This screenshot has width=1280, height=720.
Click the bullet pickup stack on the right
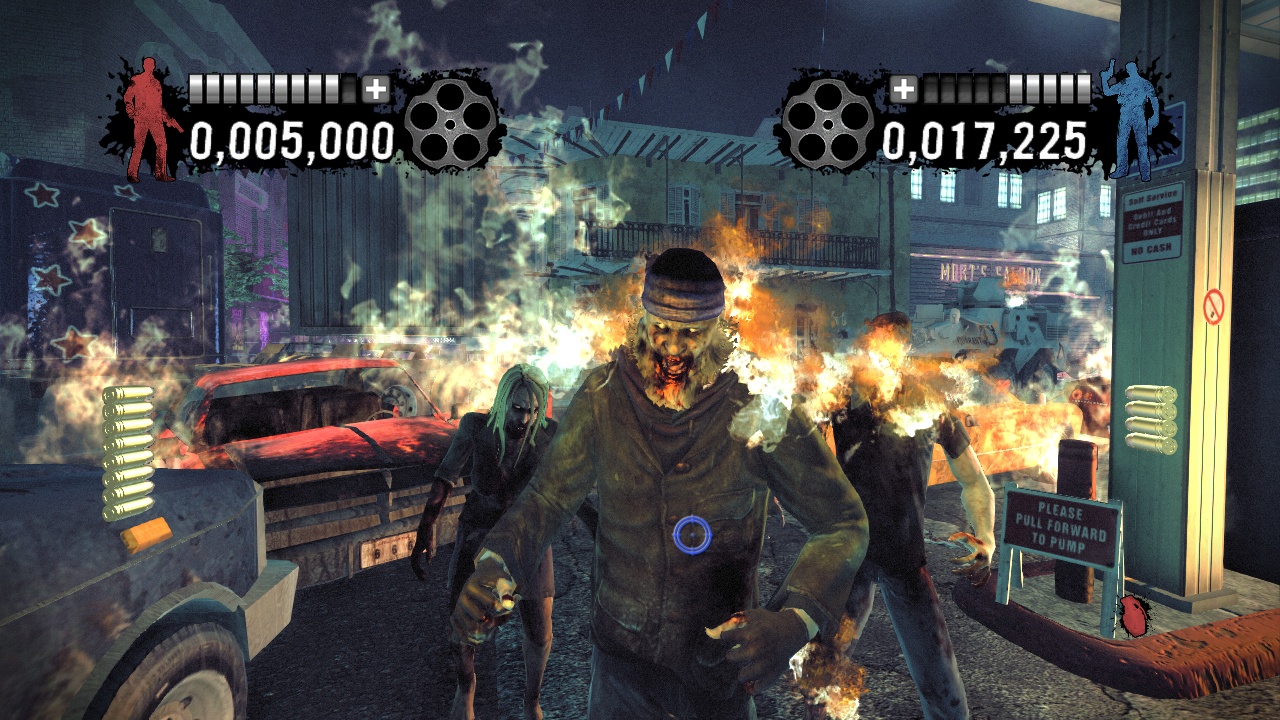click(x=1150, y=420)
